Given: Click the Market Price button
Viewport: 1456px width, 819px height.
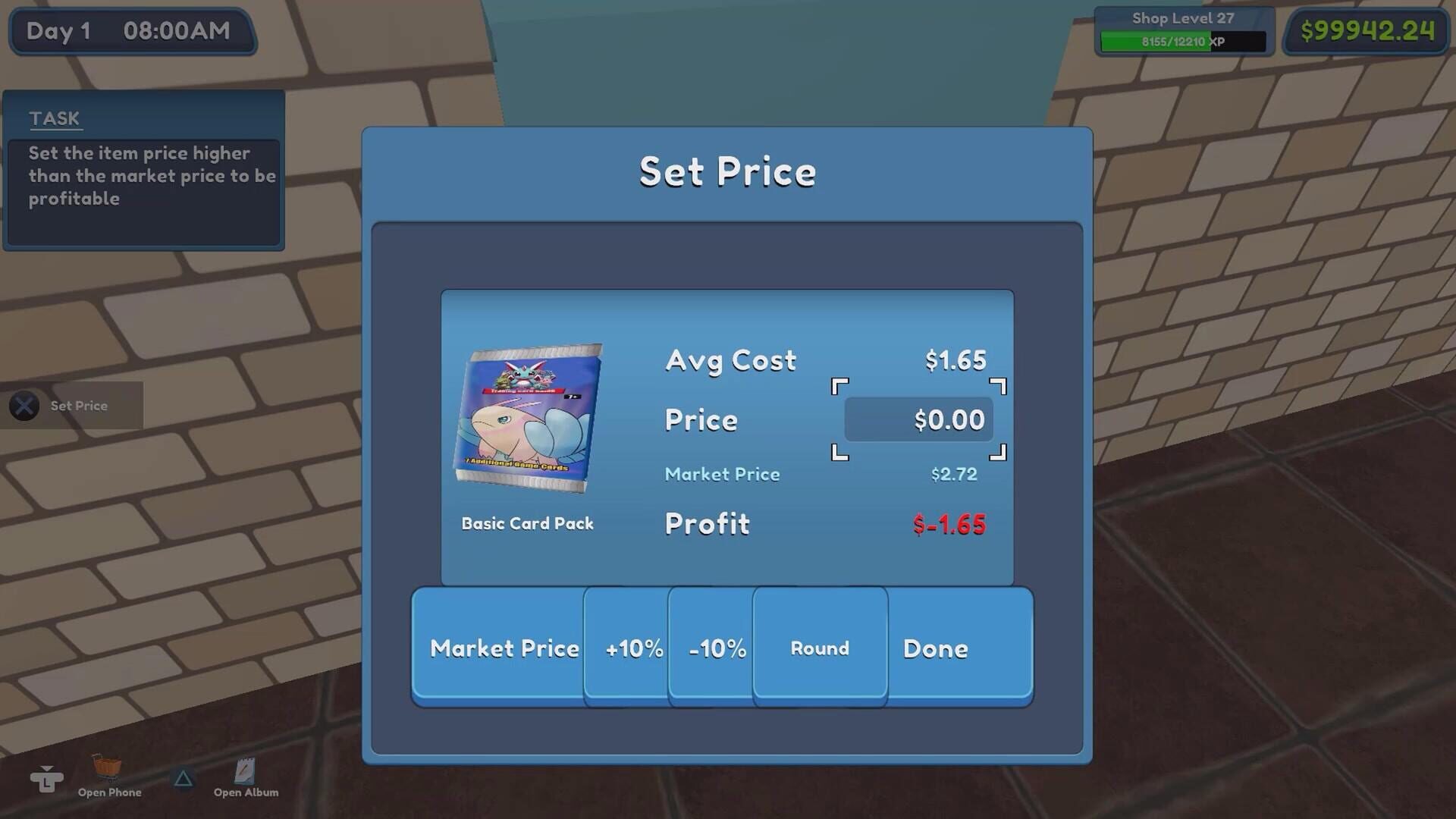Looking at the screenshot, I should (x=504, y=648).
